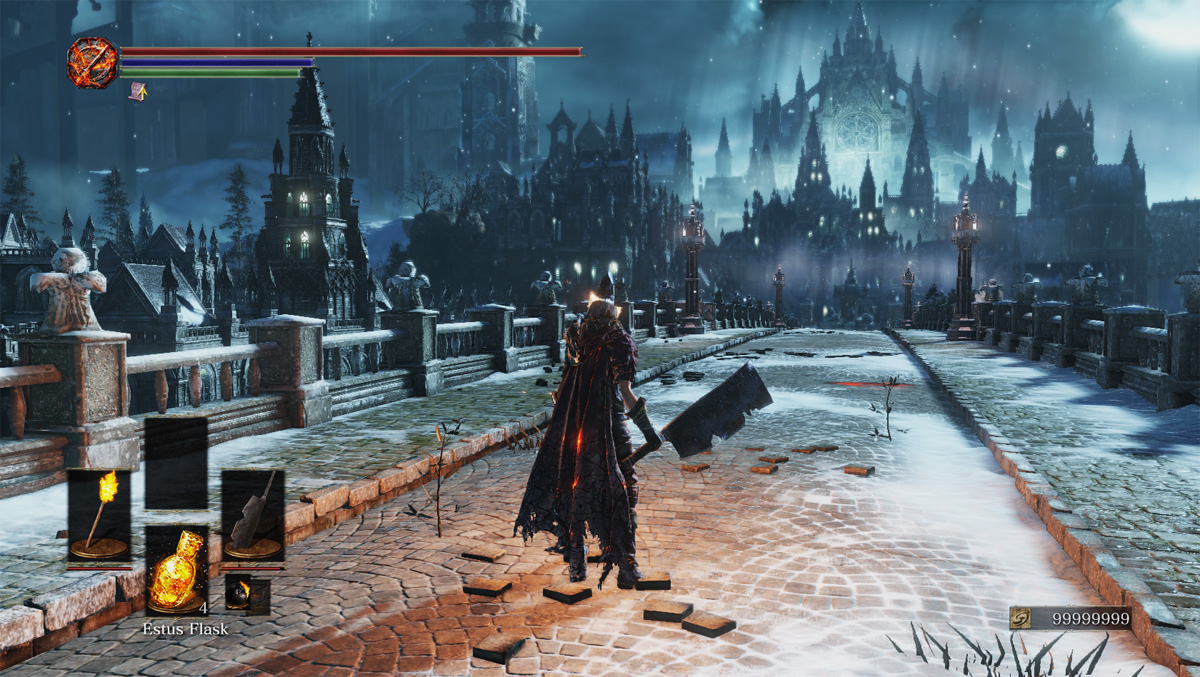Image resolution: width=1200 pixels, height=677 pixels.
Task: Select the torch left-hand slot
Action: [99, 517]
